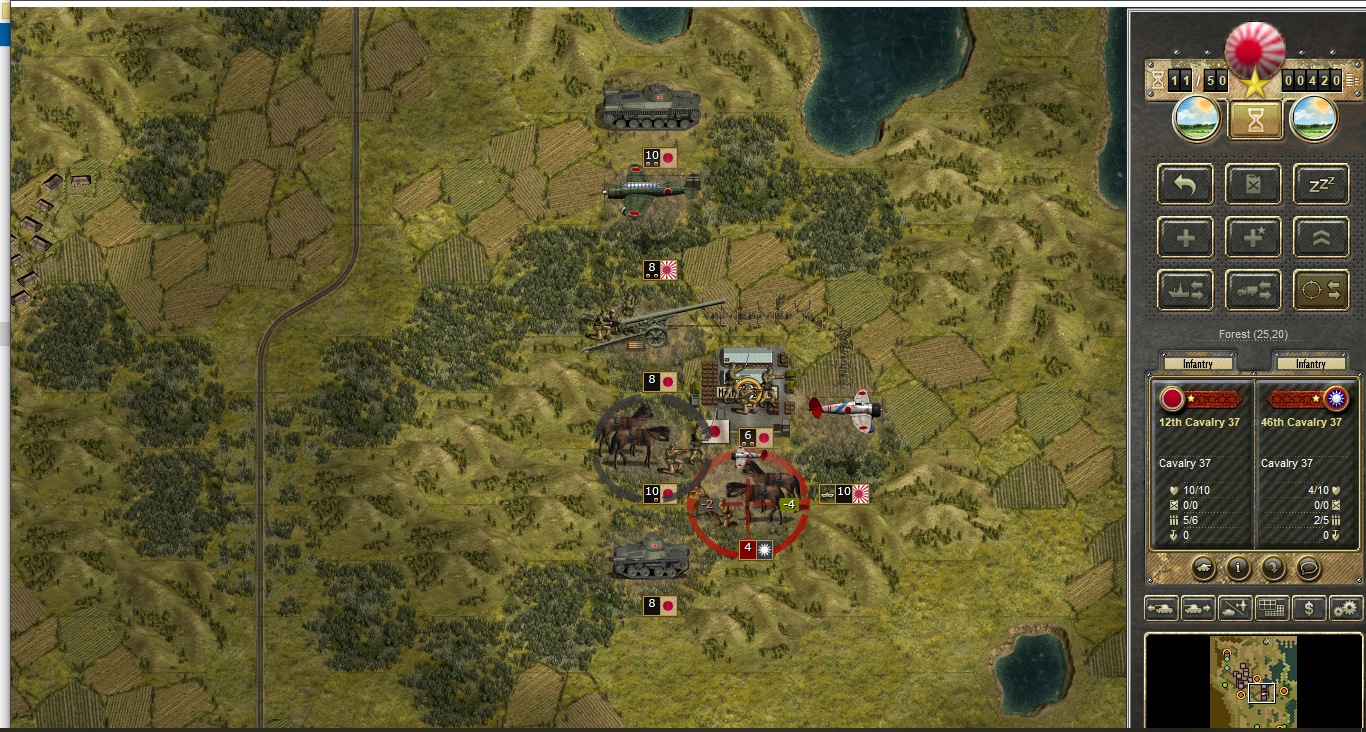Image resolution: width=1366 pixels, height=732 pixels.
Task: Click the truck mount/dismount button
Action: pos(1253,290)
